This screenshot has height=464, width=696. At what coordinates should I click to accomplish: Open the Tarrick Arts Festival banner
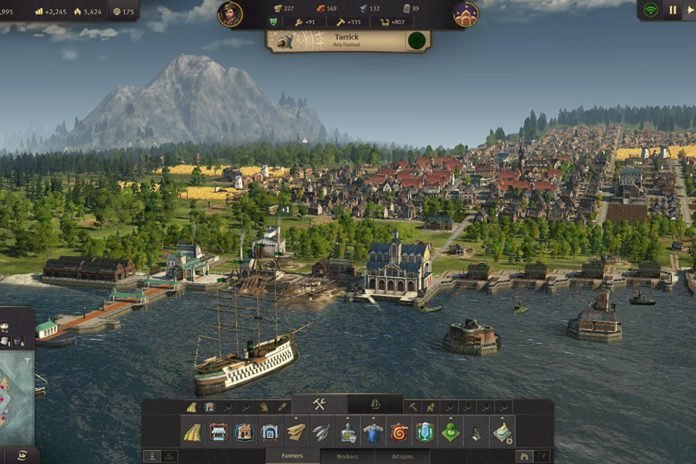point(348,41)
